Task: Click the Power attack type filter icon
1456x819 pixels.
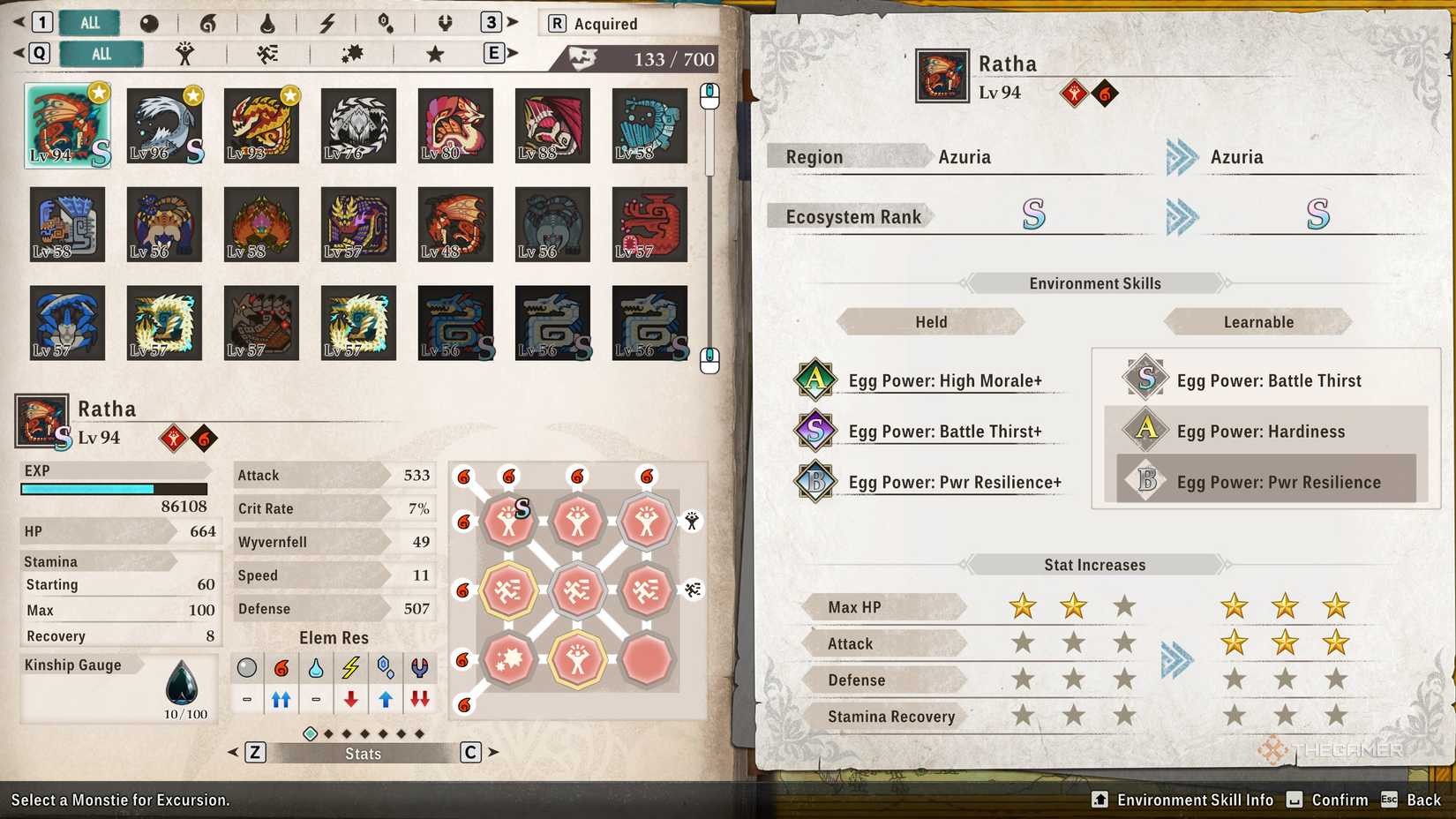Action: pos(184,54)
